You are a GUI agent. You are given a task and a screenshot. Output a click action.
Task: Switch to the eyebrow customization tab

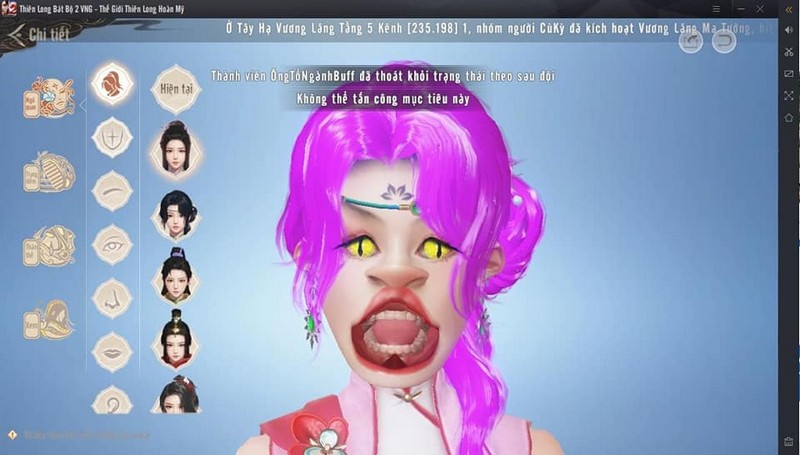pos(113,190)
